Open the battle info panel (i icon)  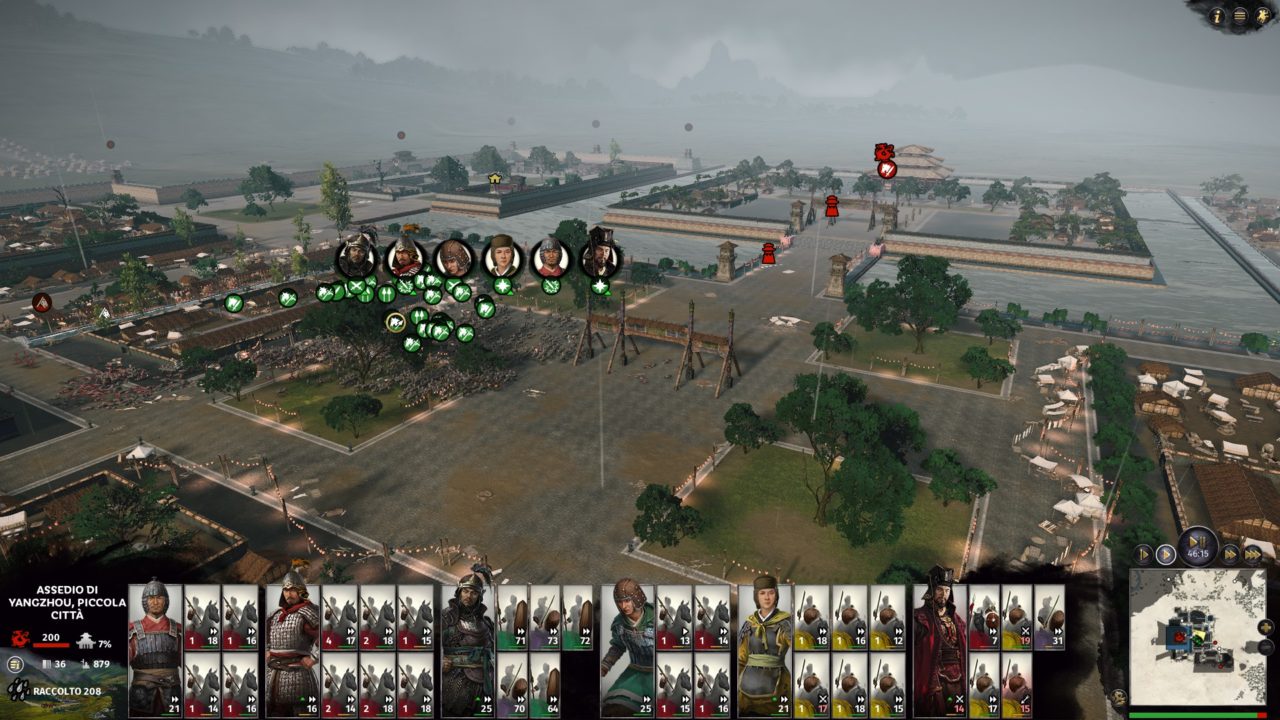[1217, 15]
